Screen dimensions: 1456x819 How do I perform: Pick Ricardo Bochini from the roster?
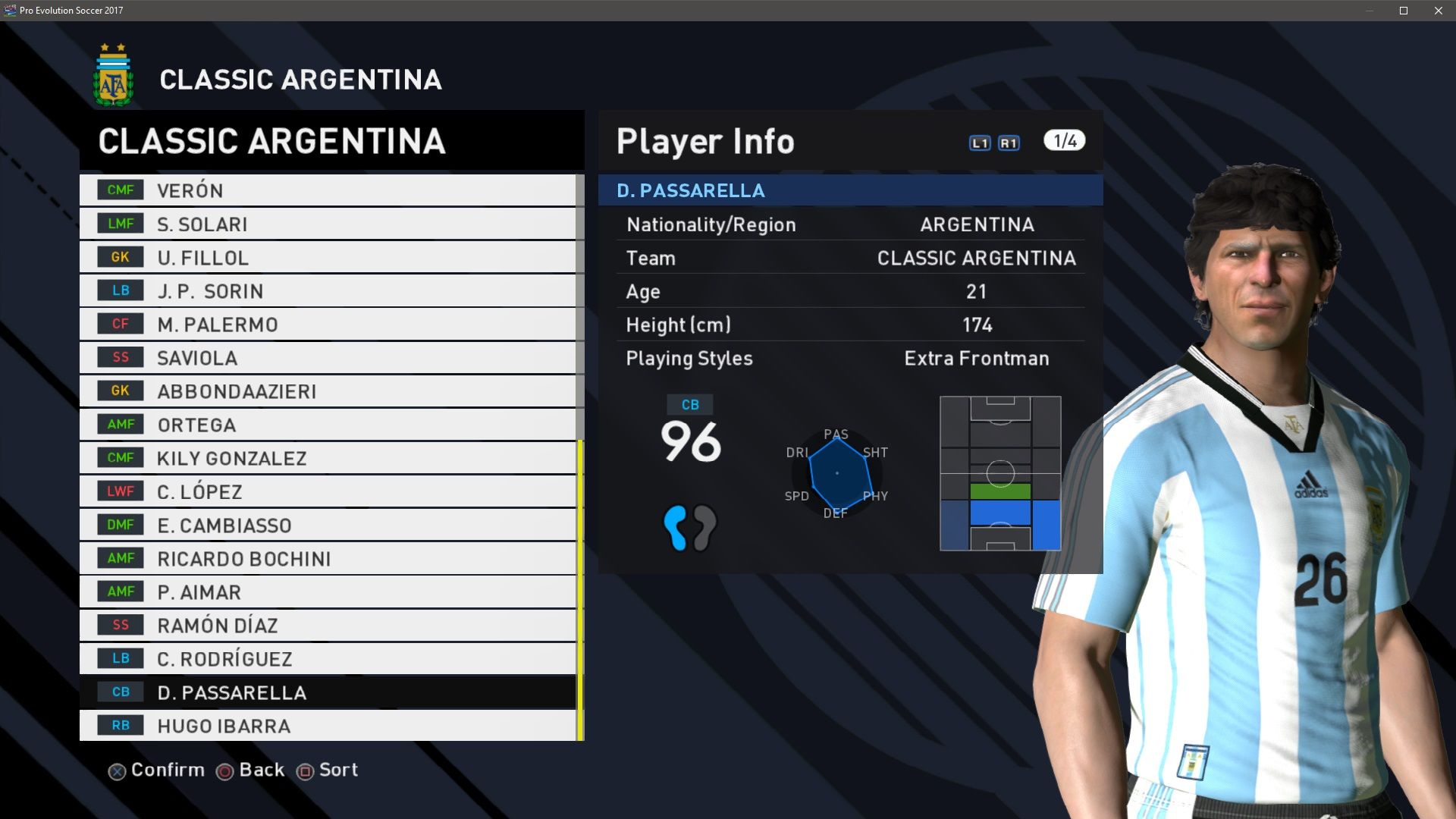tap(328, 558)
